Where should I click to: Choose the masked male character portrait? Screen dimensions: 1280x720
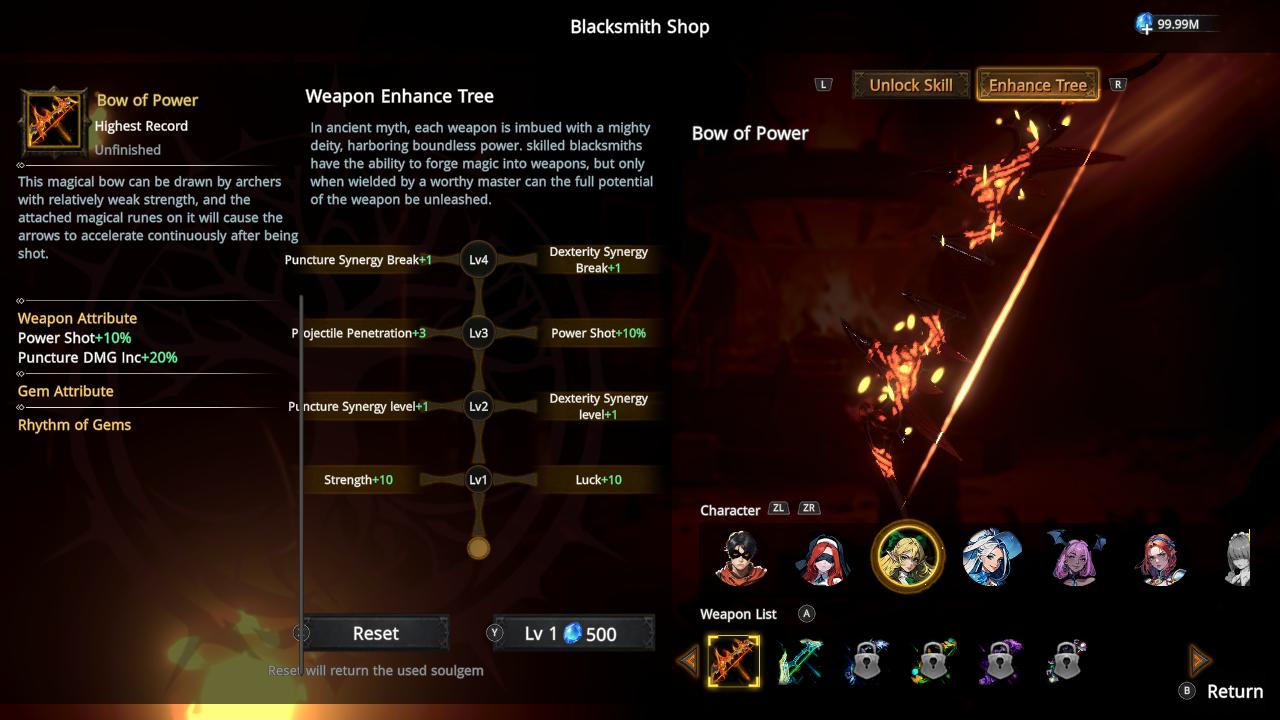point(738,558)
